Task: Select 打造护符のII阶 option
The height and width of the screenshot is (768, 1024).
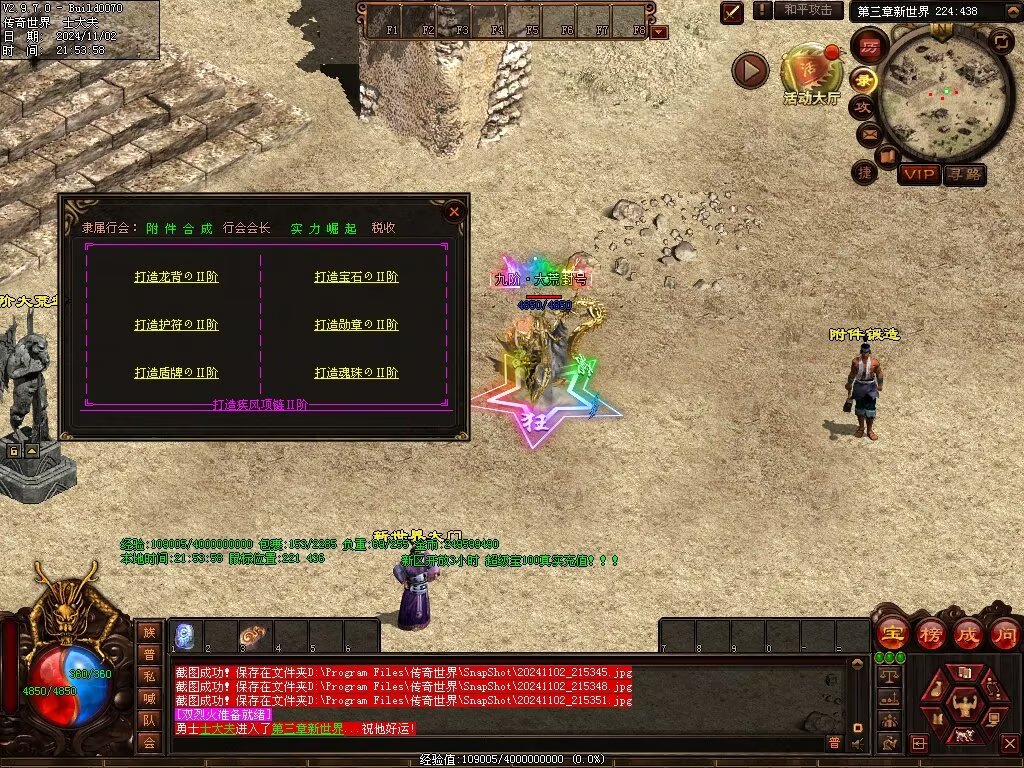Action: 176,325
